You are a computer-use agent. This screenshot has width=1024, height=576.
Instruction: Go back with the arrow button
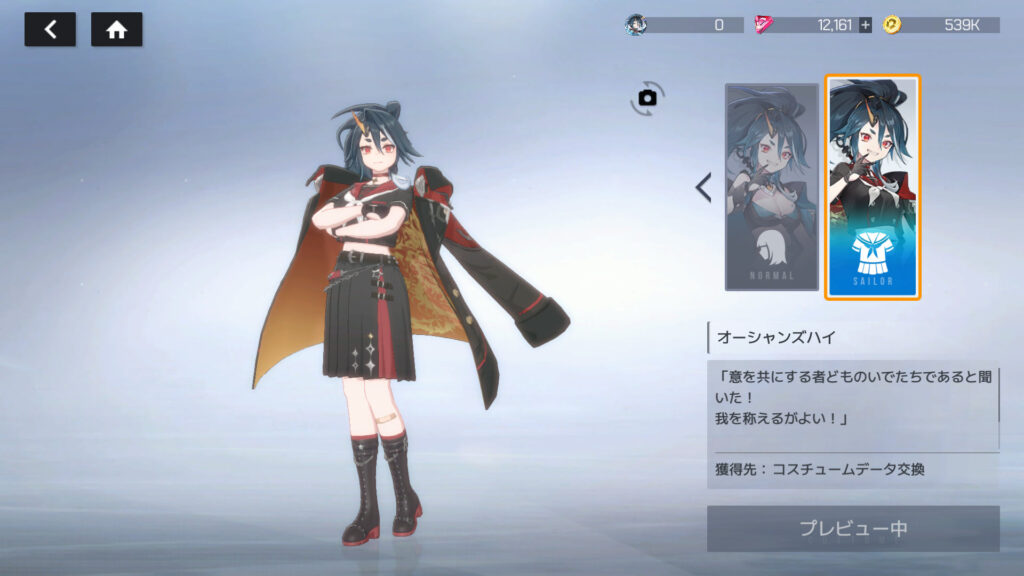click(x=50, y=30)
